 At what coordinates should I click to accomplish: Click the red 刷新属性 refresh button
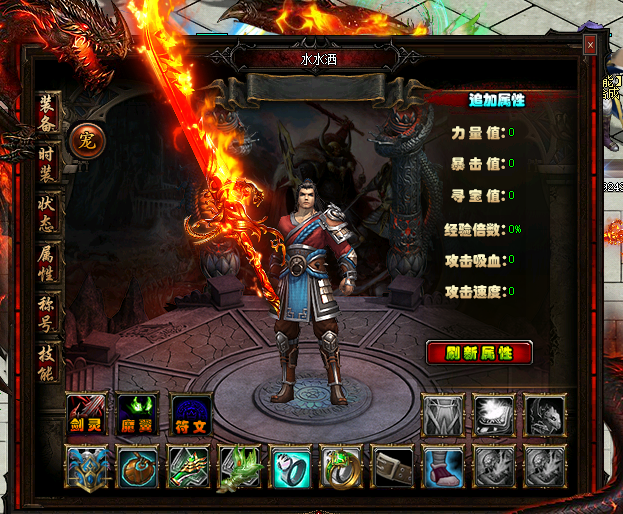pos(479,353)
